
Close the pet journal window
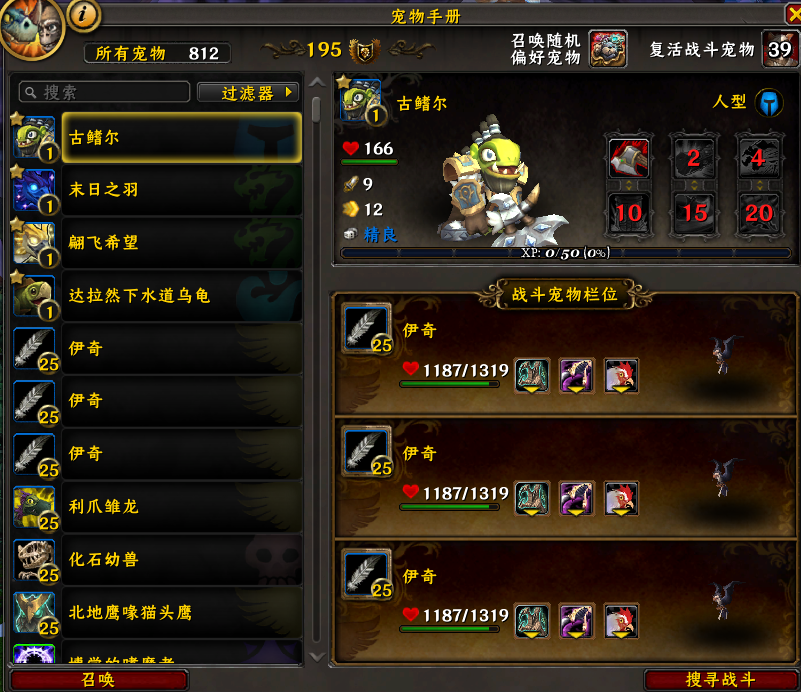[x=786, y=15]
